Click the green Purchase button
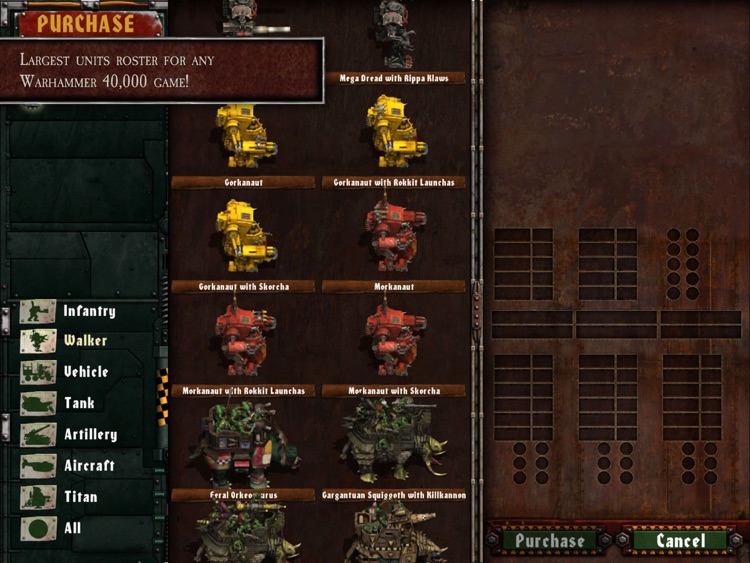 (x=548, y=541)
